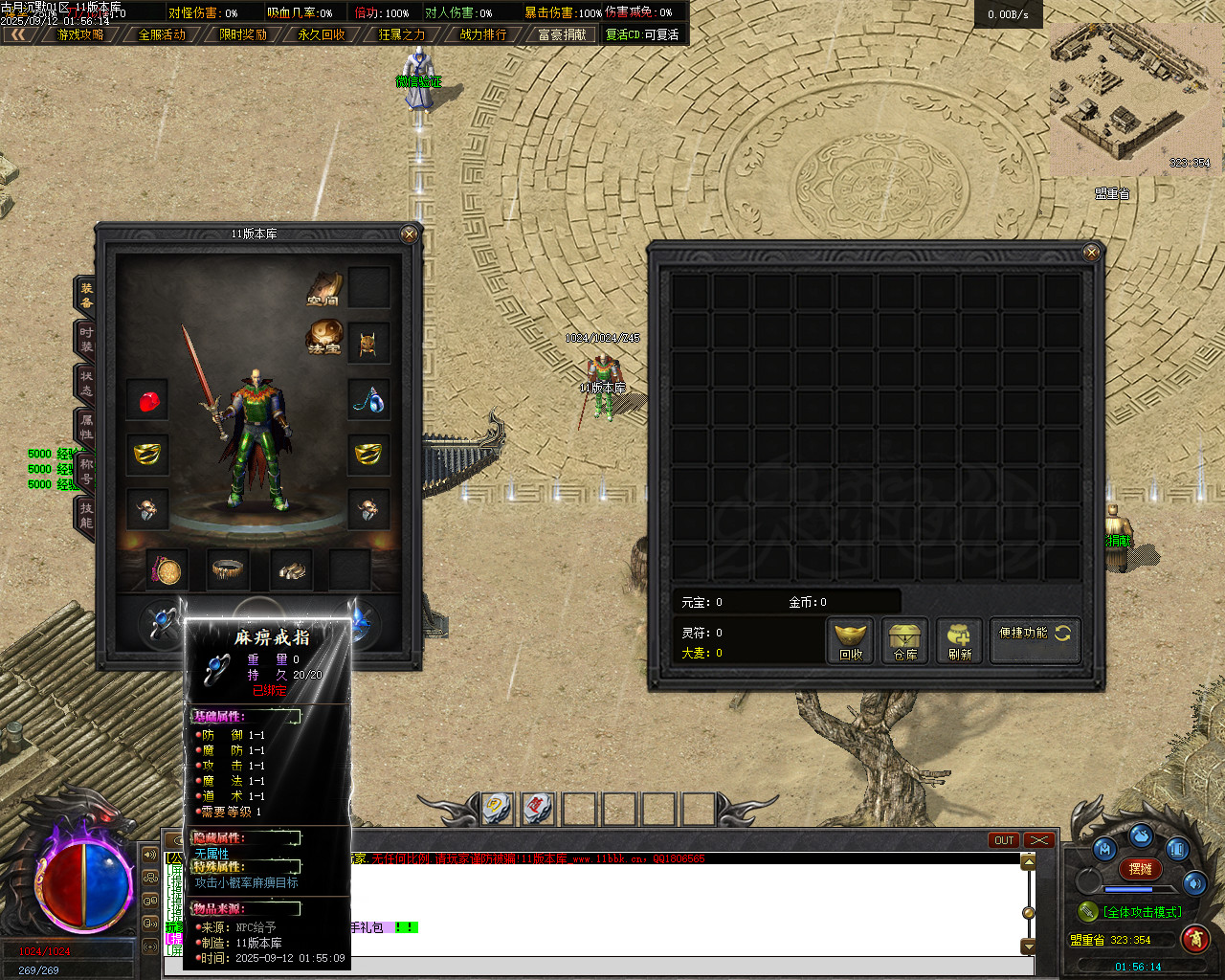The height and width of the screenshot is (980, 1225).
Task: Close the character equipment panel
Action: coord(409,234)
